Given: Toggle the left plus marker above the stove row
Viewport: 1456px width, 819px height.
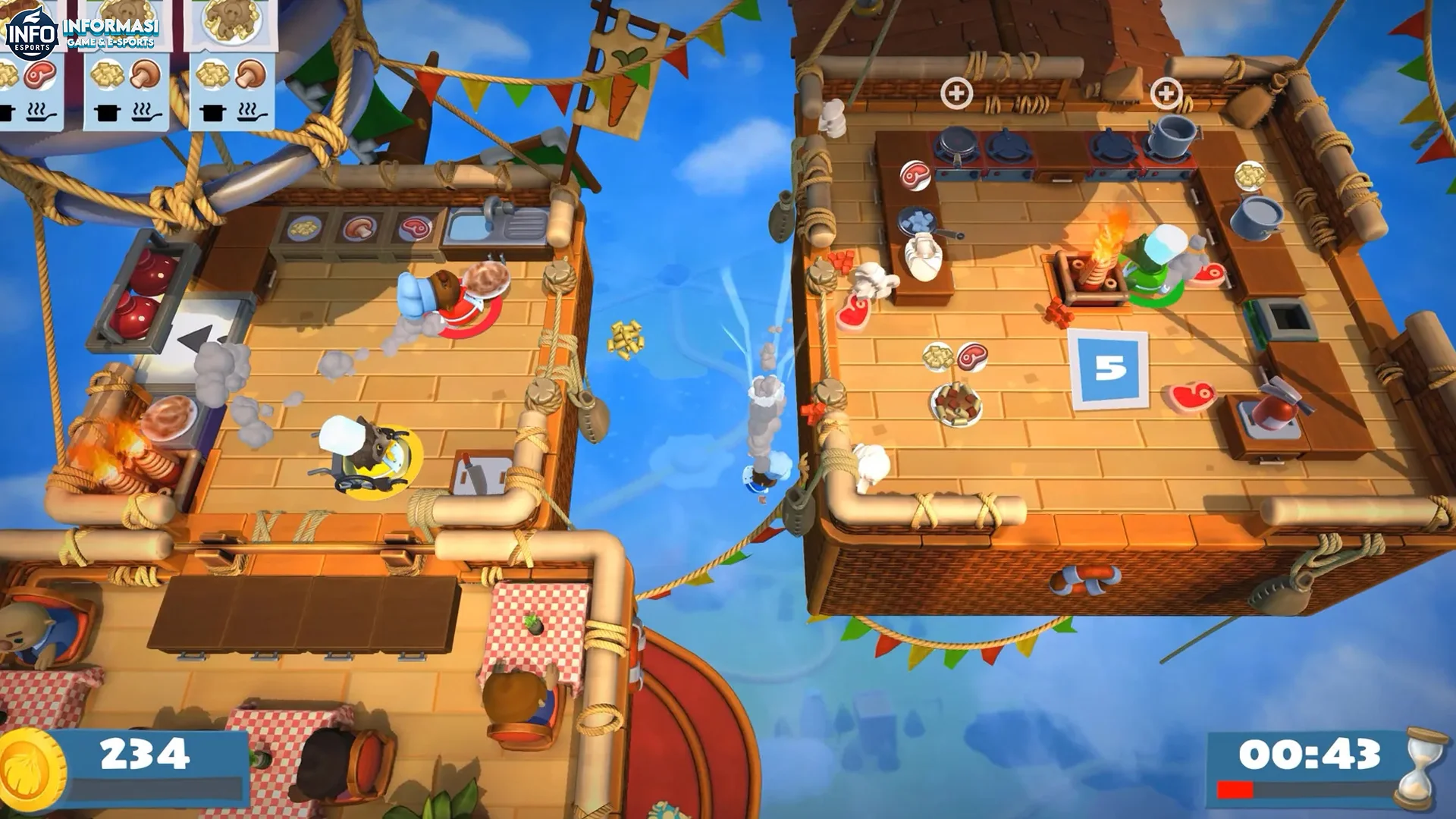Looking at the screenshot, I should pyautogui.click(x=955, y=94).
